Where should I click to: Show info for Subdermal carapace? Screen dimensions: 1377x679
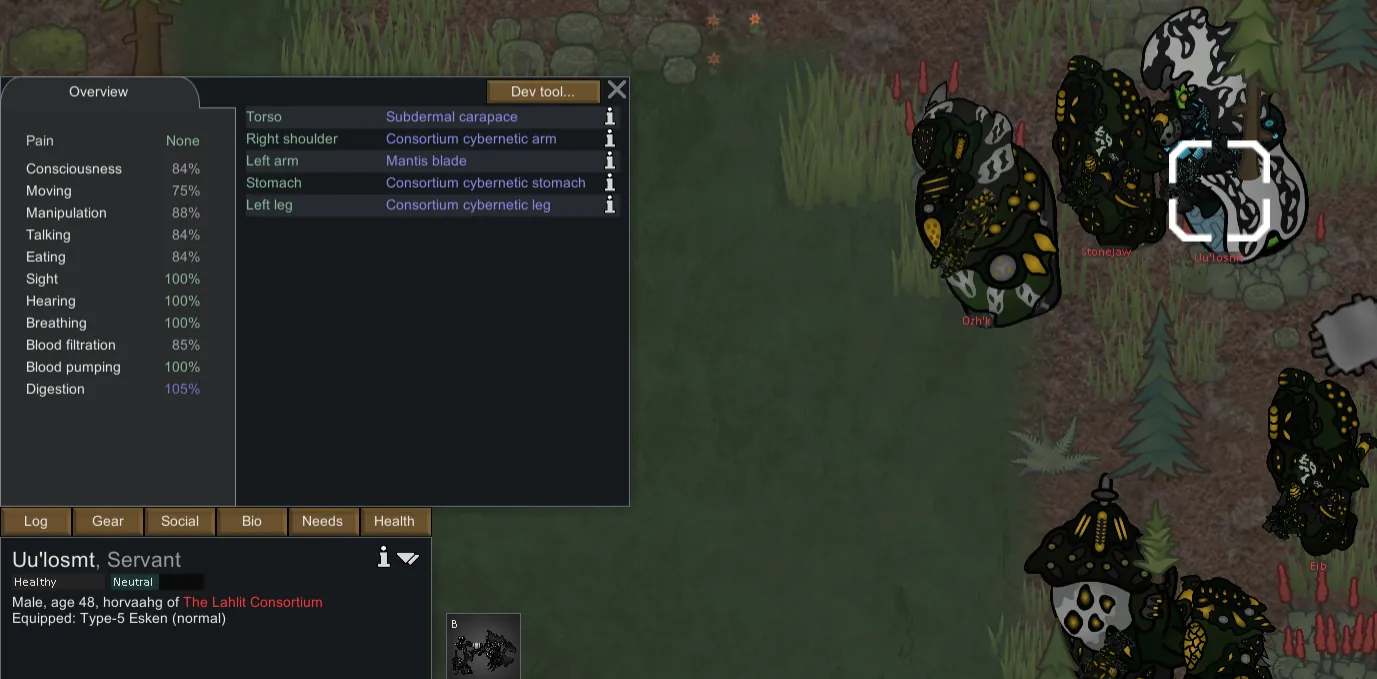click(x=610, y=117)
